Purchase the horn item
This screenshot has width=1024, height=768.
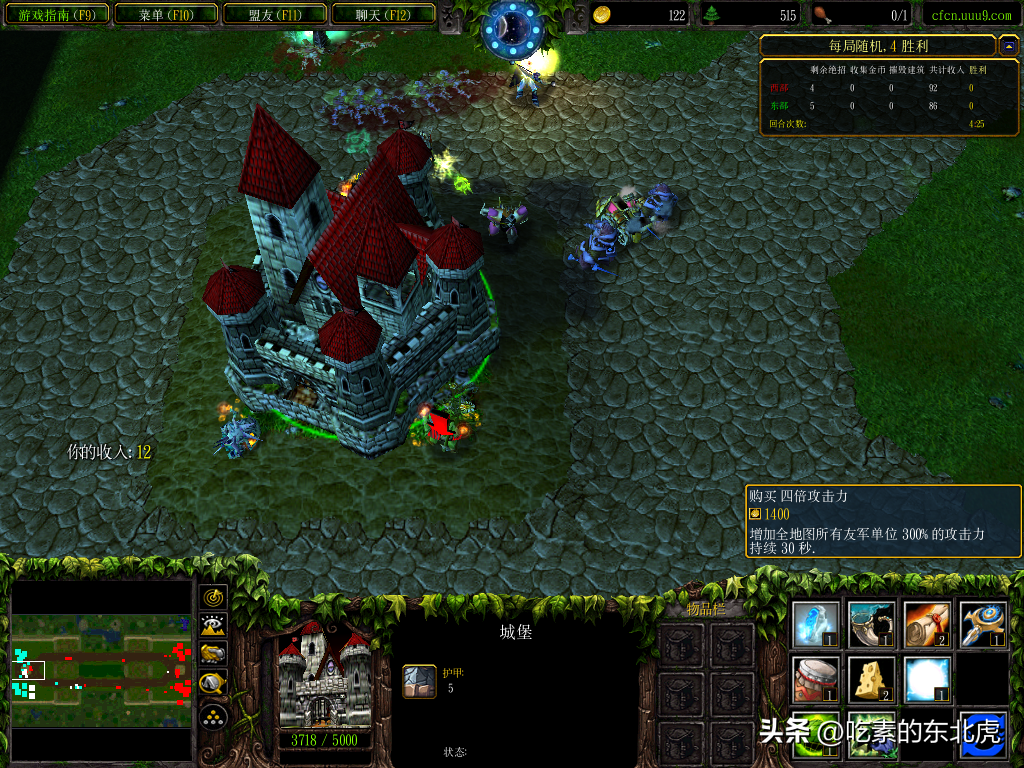[872, 624]
